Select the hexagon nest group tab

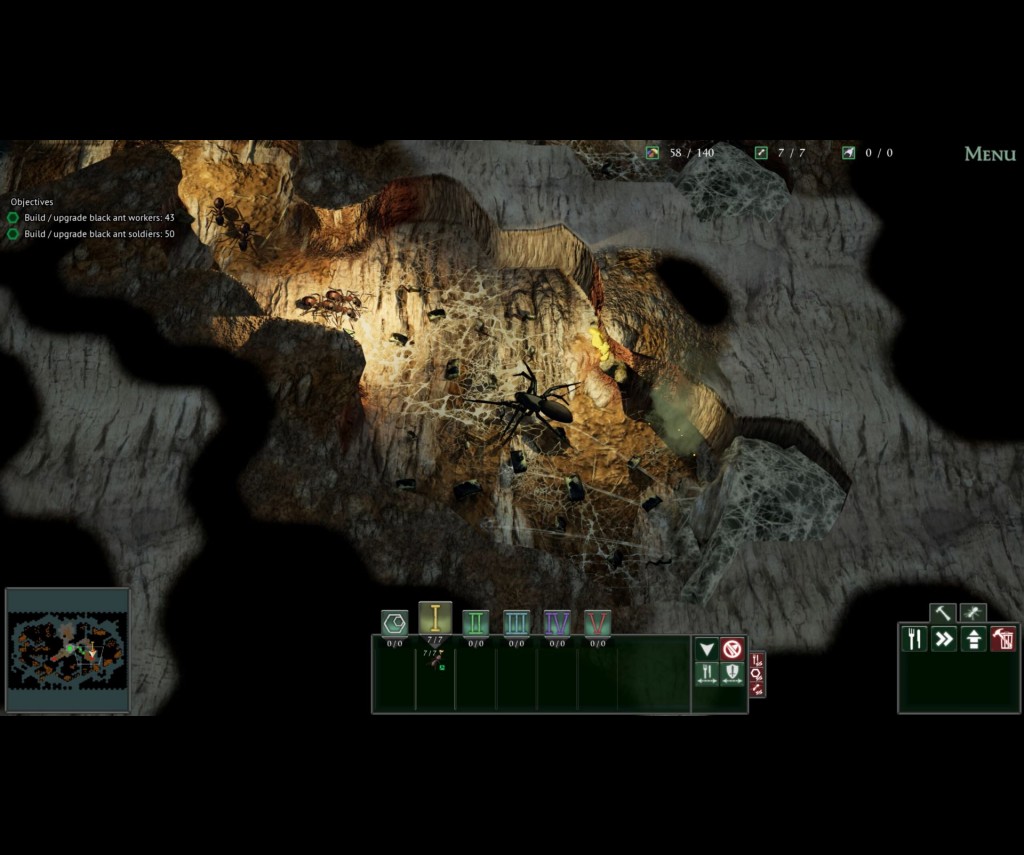coord(395,623)
